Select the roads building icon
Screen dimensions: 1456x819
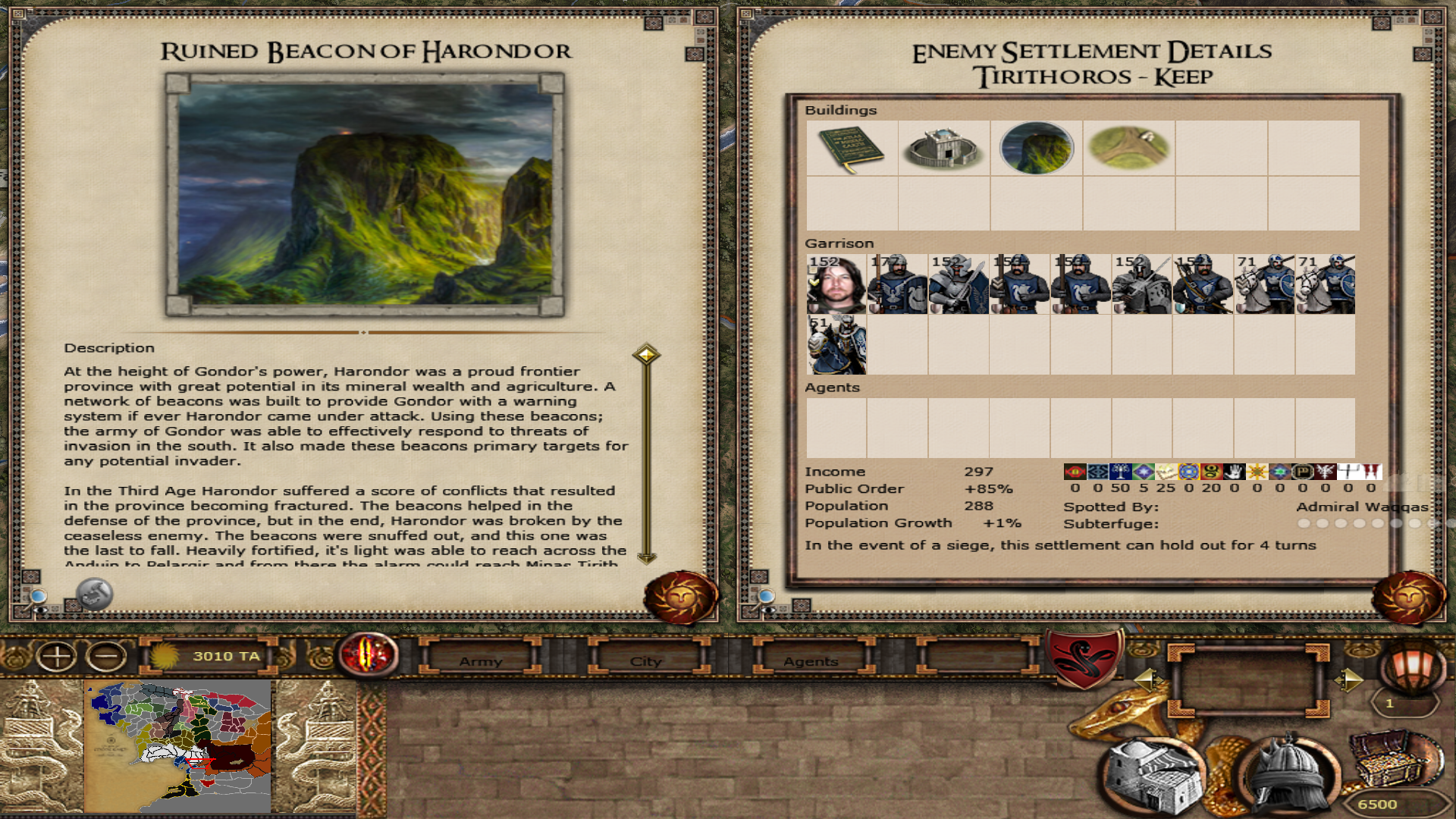[x=1128, y=149]
